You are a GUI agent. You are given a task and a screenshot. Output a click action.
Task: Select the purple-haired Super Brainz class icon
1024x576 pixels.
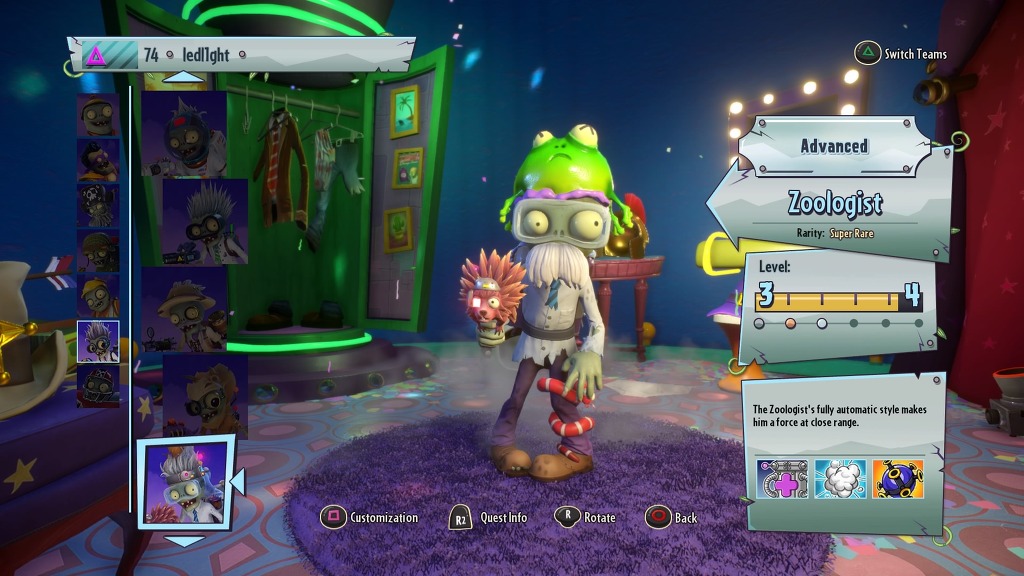point(98,159)
